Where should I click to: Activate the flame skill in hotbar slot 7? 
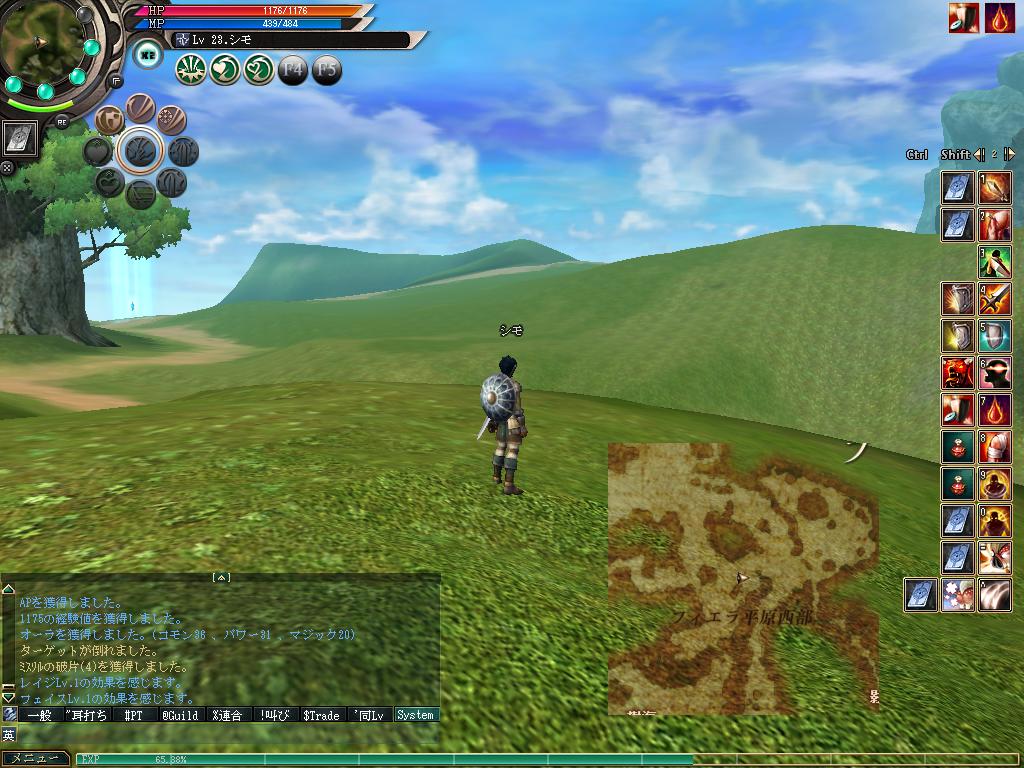(x=995, y=410)
